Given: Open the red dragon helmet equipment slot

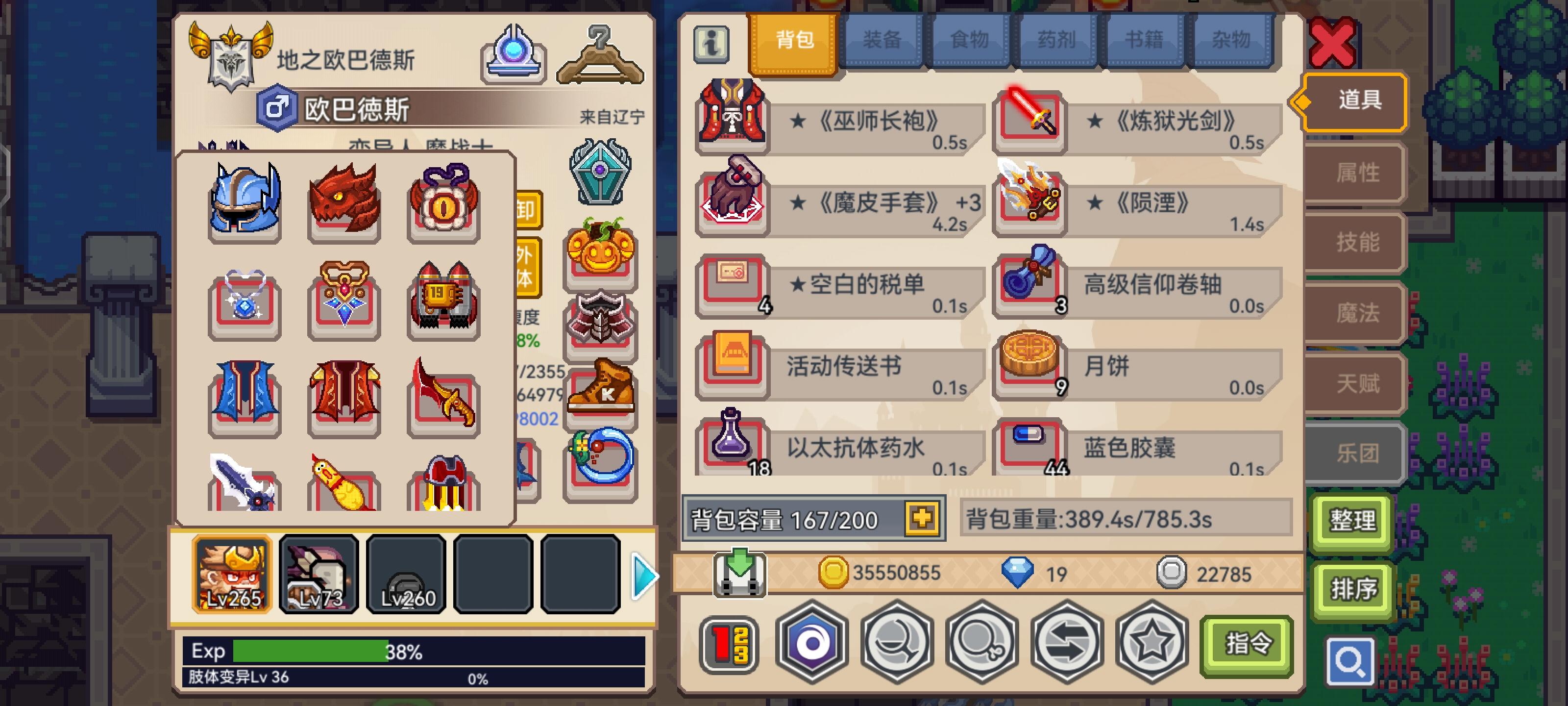Looking at the screenshot, I should 344,201.
